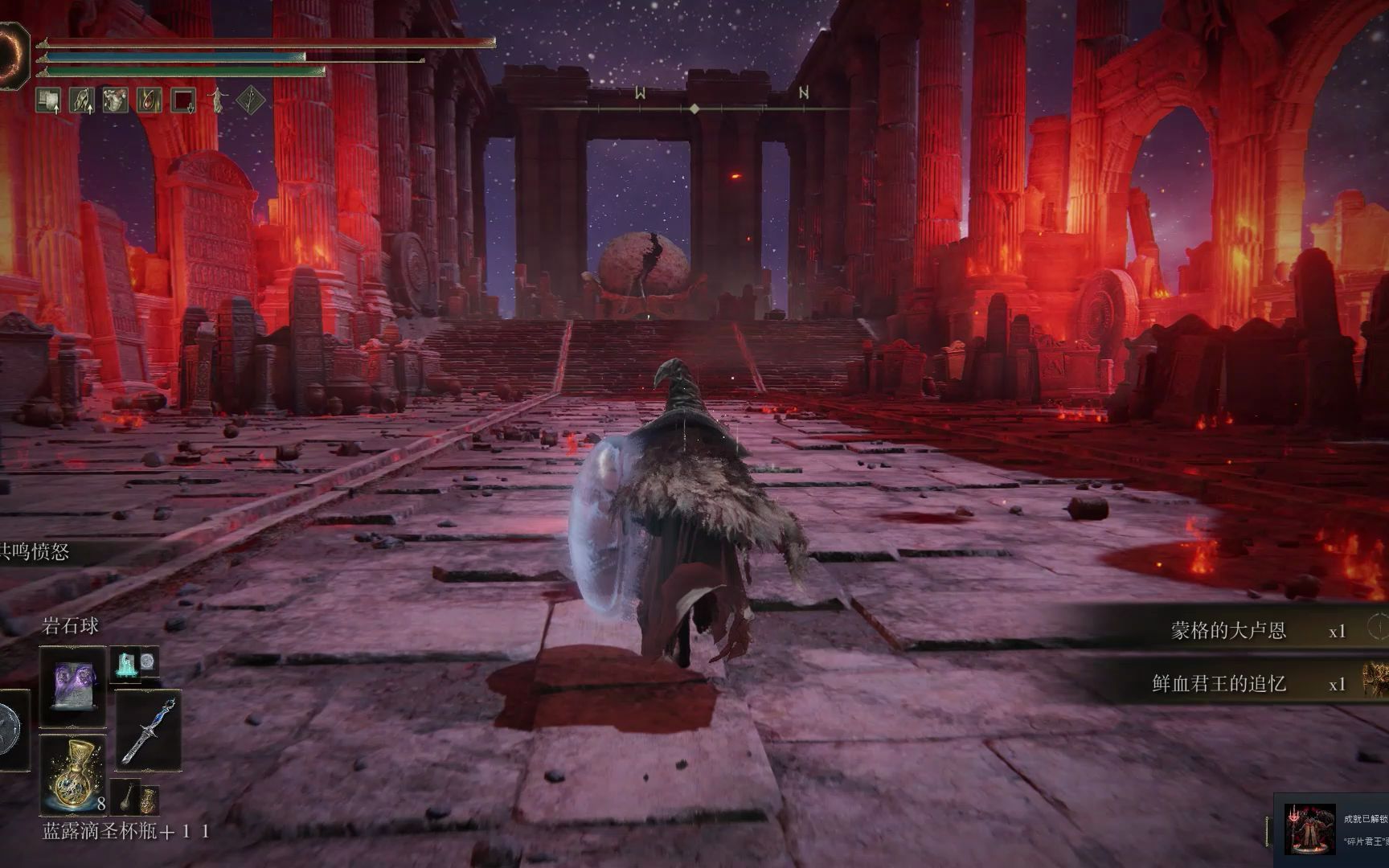This screenshot has height=868, width=1389.
Task: Click the round shield left-hand slot
Action: pyautogui.click(x=10, y=728)
